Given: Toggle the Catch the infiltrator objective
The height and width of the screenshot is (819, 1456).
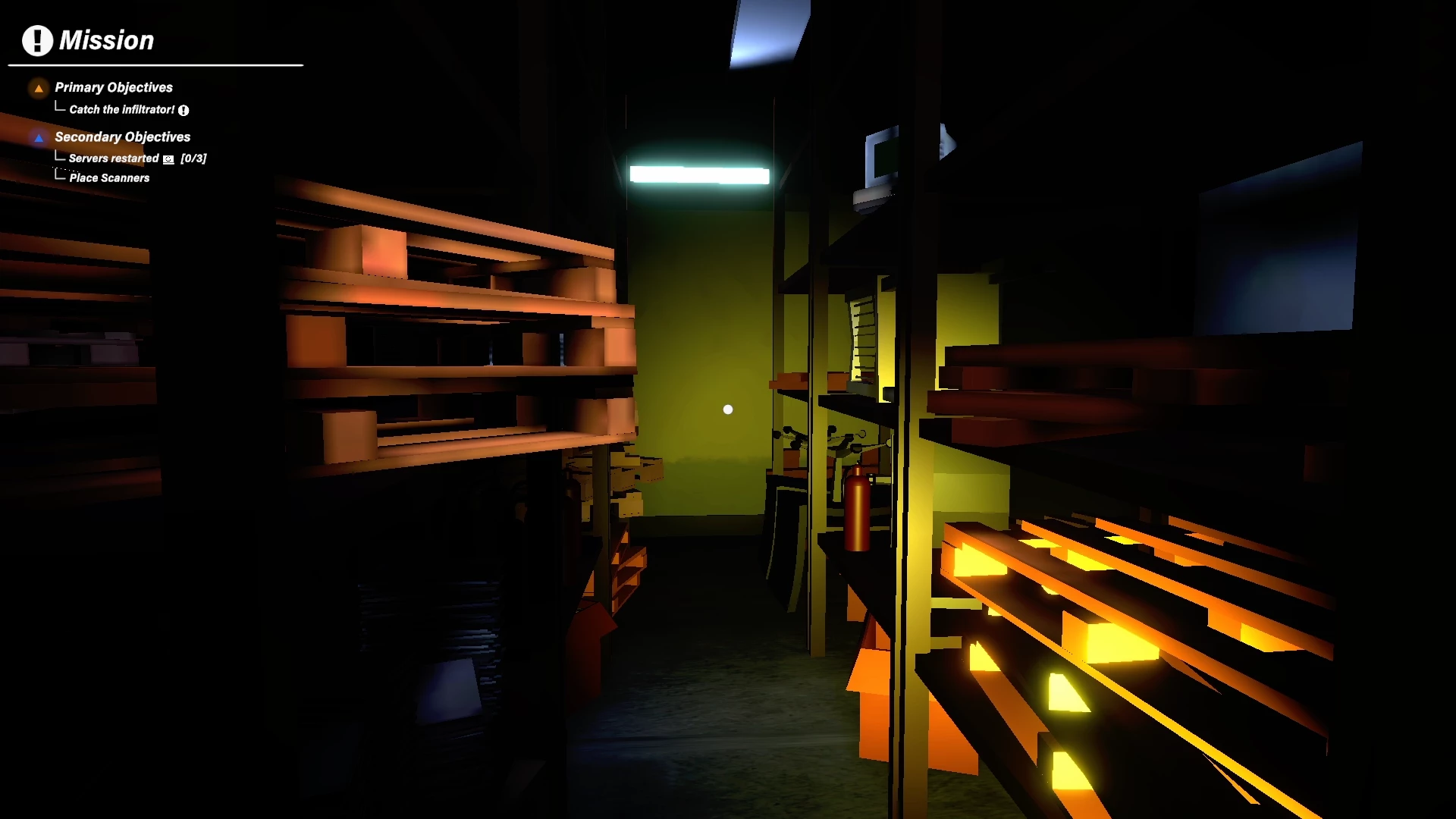Looking at the screenshot, I should 121,109.
